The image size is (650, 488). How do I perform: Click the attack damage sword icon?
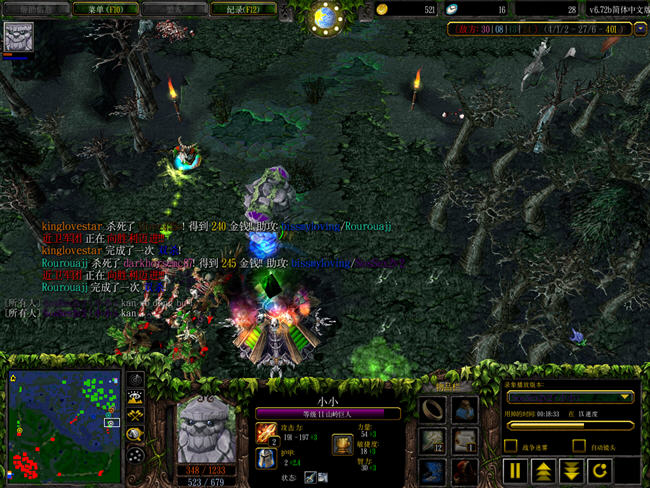[266, 431]
